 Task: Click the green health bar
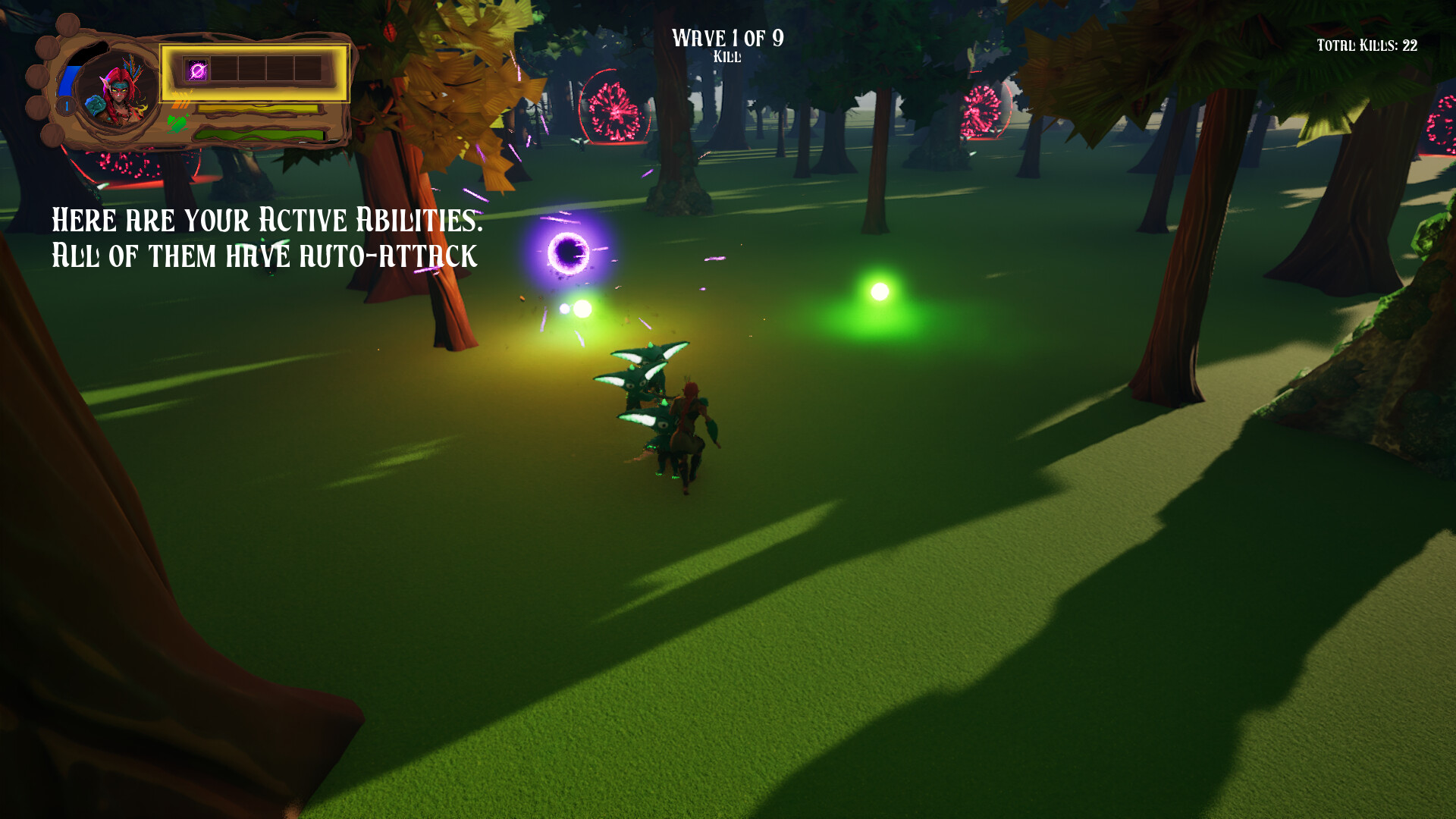click(256, 134)
